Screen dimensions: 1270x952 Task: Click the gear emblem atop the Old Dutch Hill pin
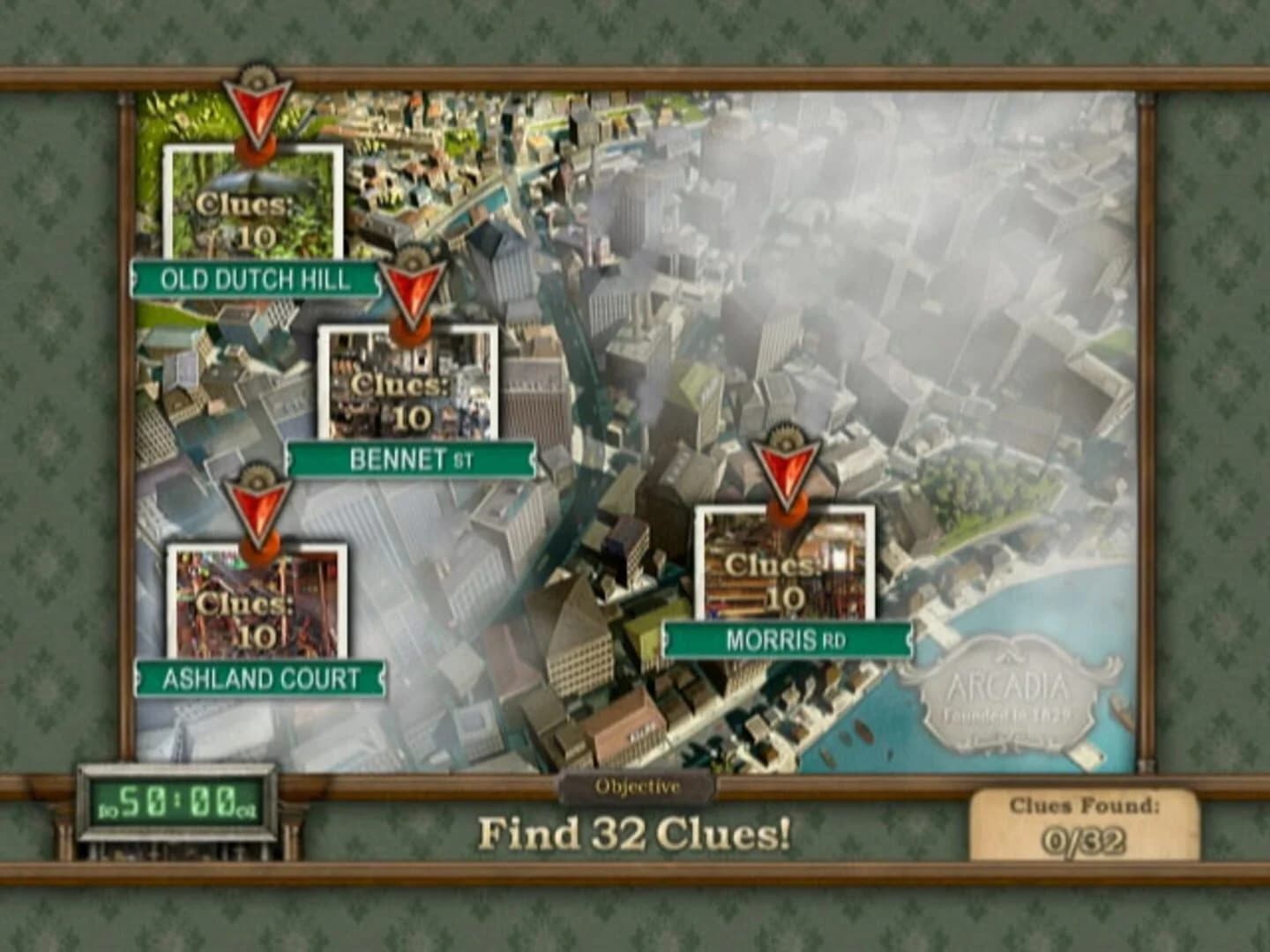255,77
